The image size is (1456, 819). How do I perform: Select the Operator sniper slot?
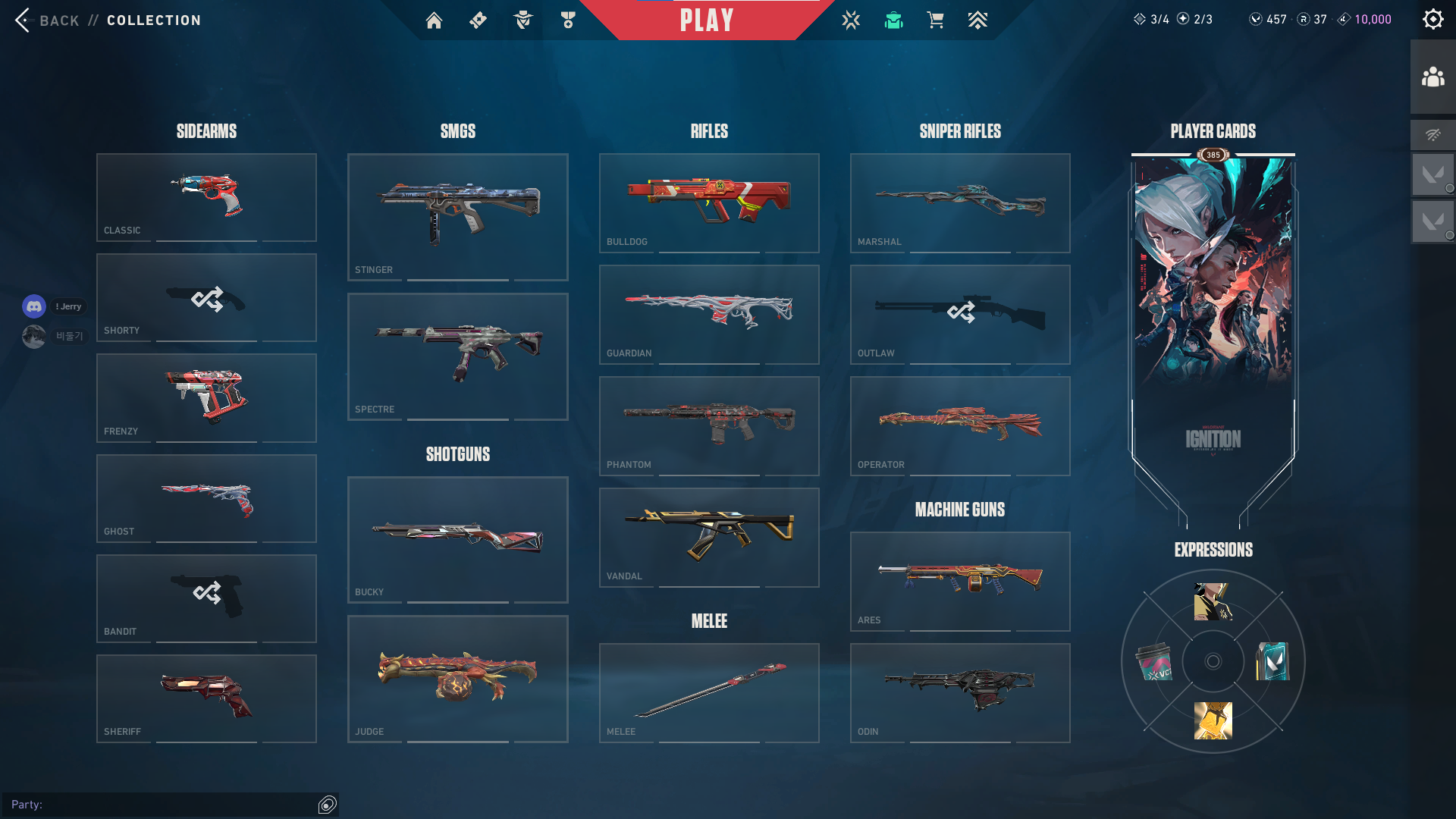[960, 425]
